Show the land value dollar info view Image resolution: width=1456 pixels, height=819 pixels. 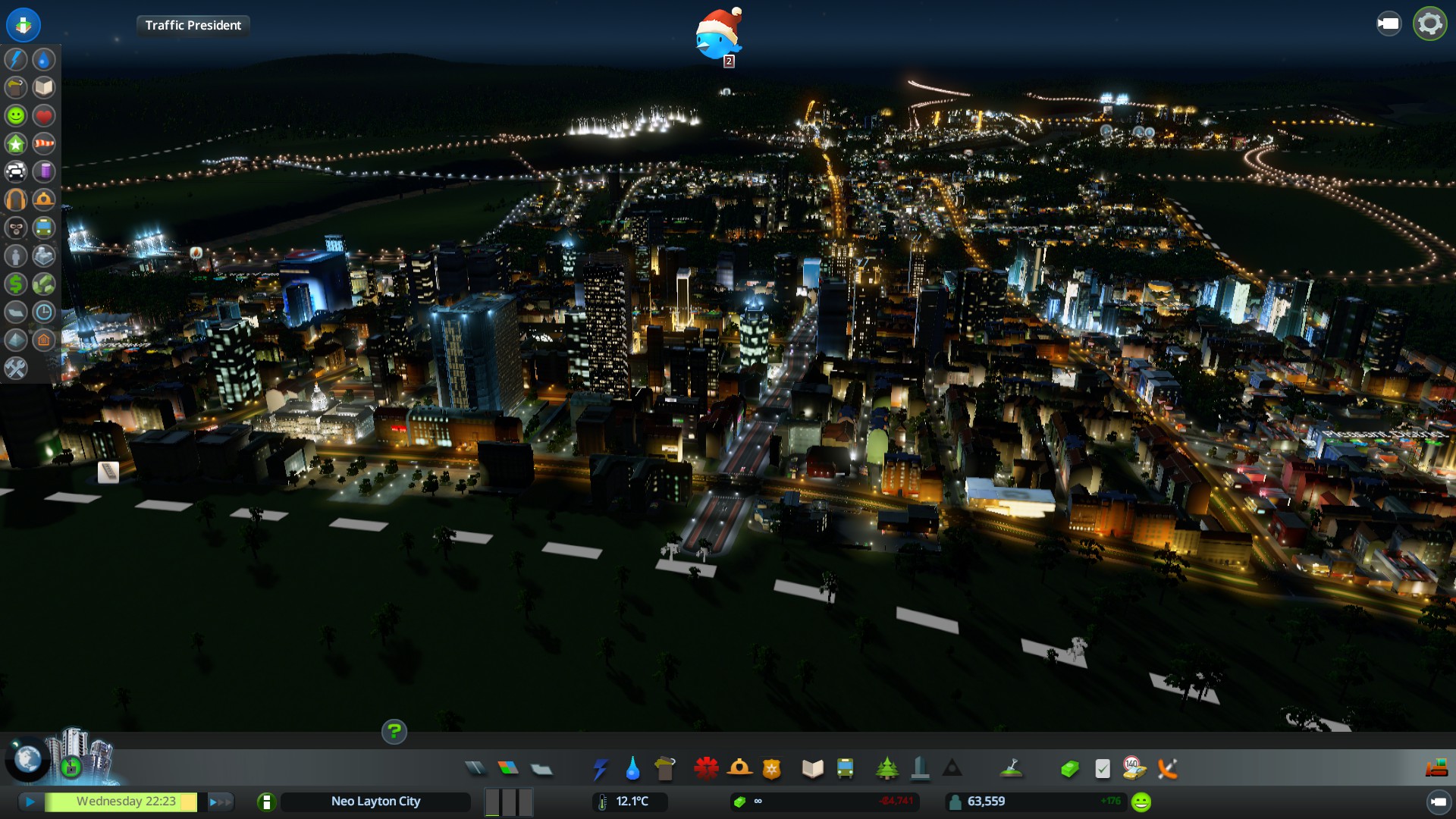[x=16, y=284]
